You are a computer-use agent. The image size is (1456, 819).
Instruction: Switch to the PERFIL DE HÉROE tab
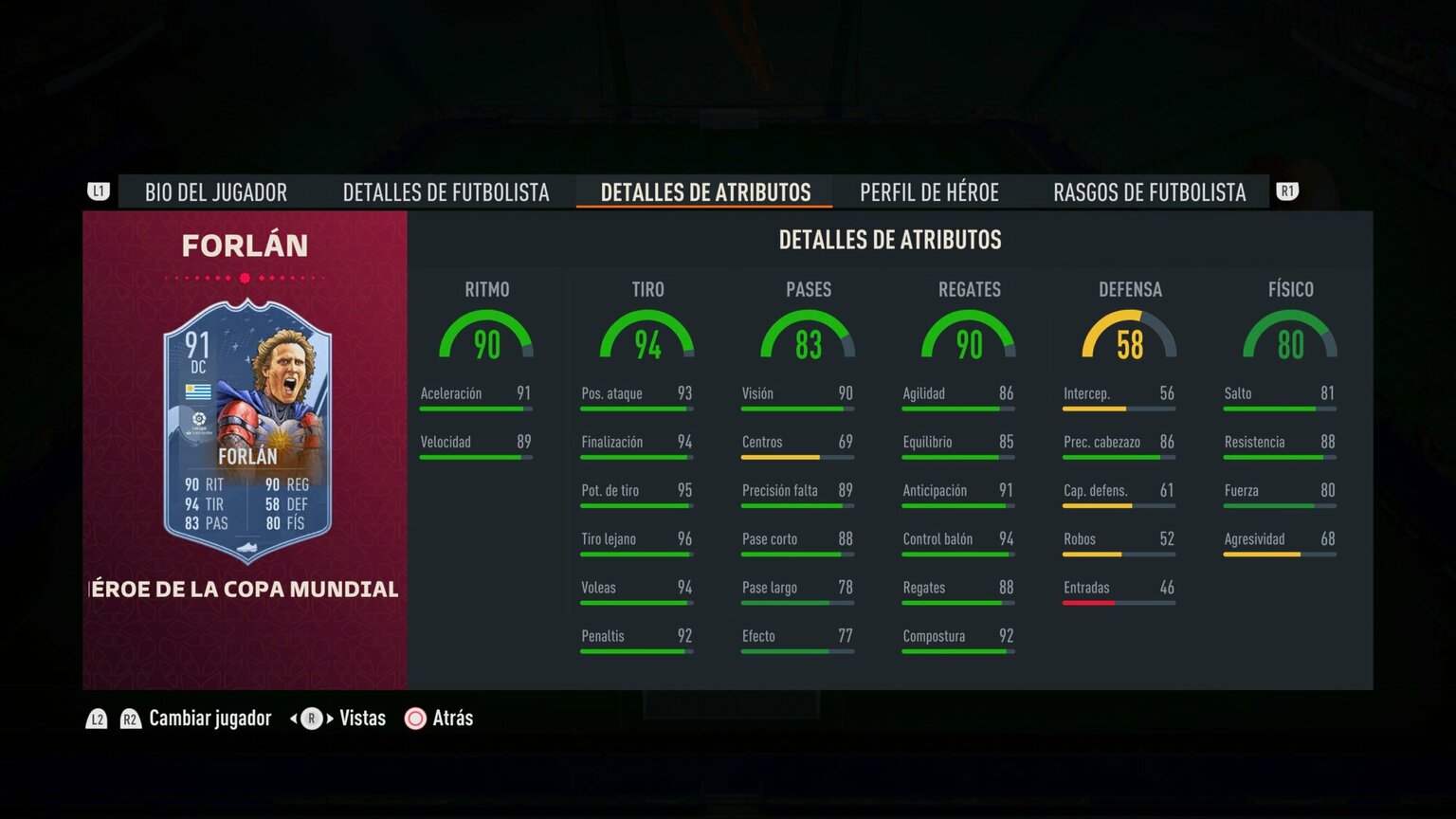coord(929,191)
